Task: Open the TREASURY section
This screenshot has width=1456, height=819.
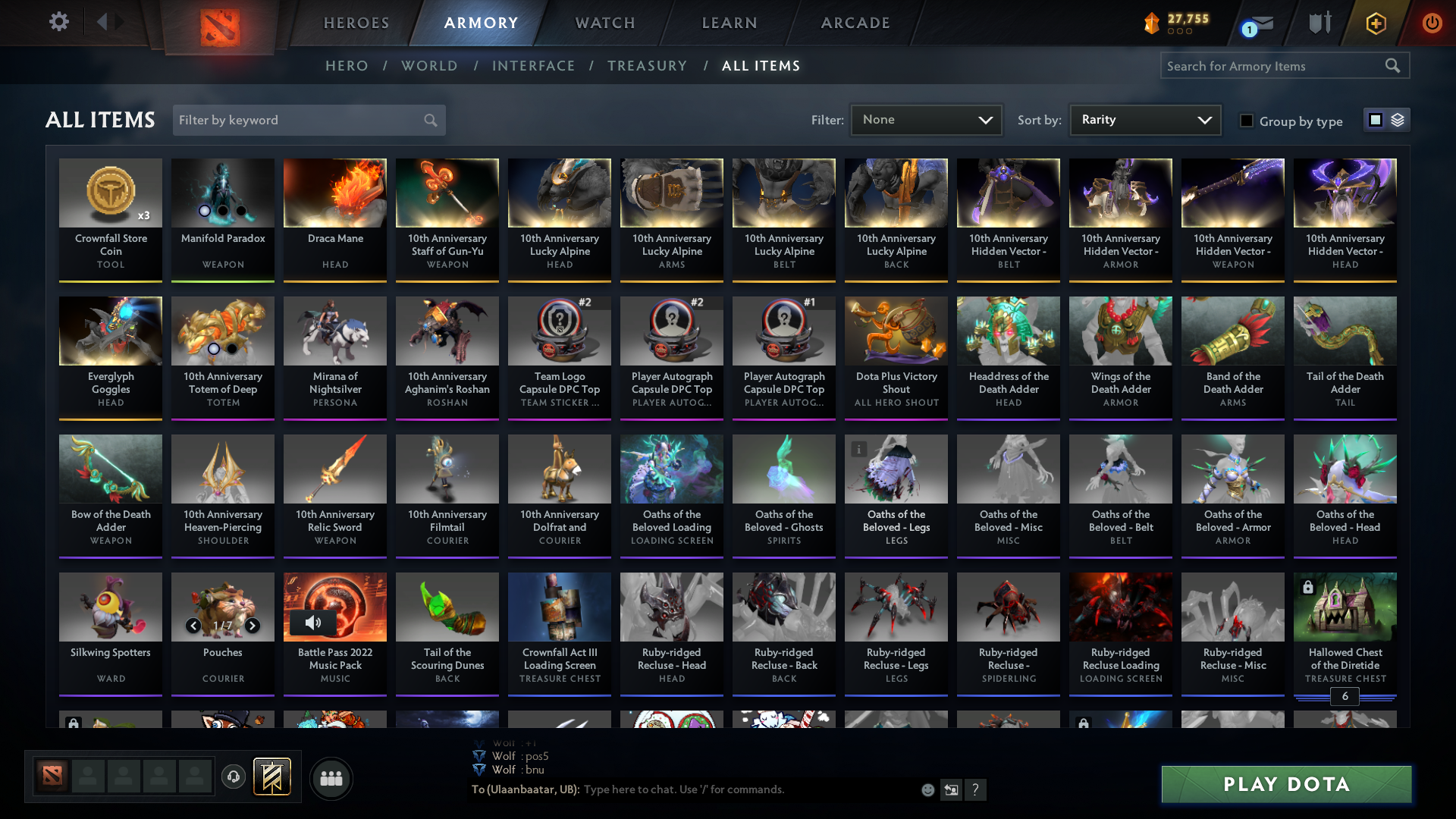Action: tap(647, 66)
